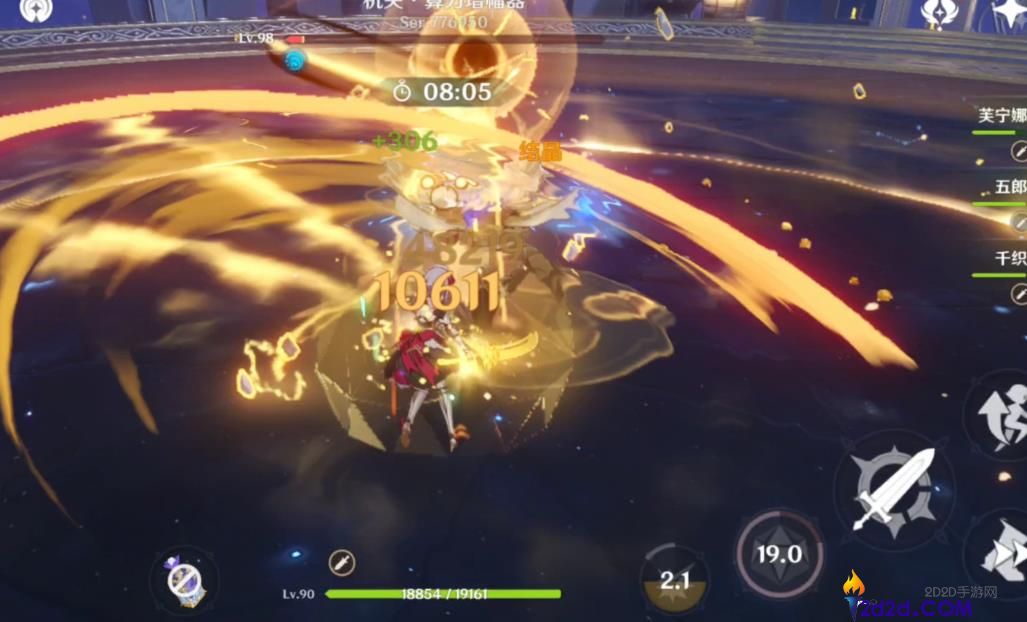
Task: Open the winged emblem icon at top right
Action: click(940, 12)
